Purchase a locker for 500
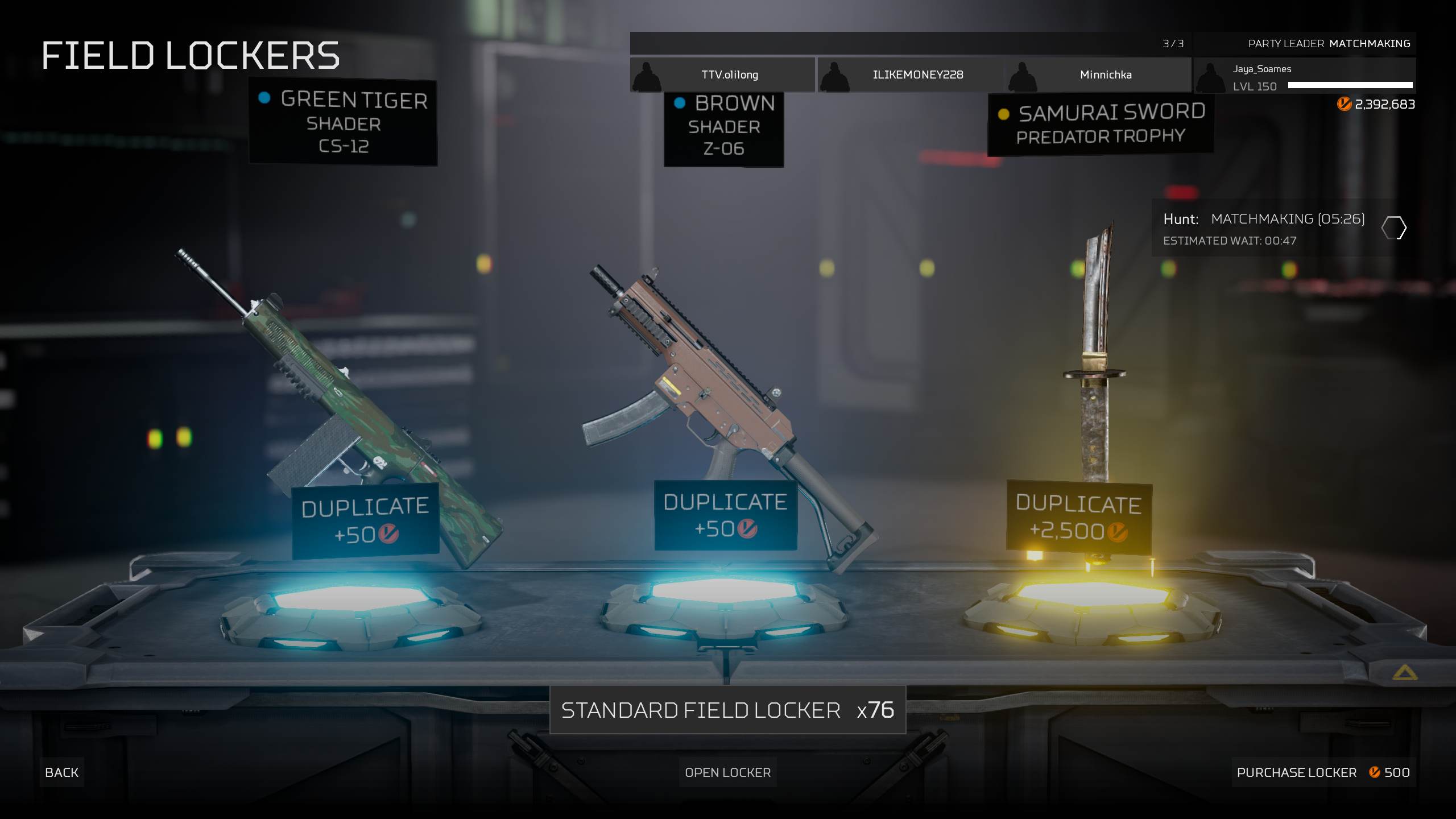1456x819 pixels. (1323, 772)
